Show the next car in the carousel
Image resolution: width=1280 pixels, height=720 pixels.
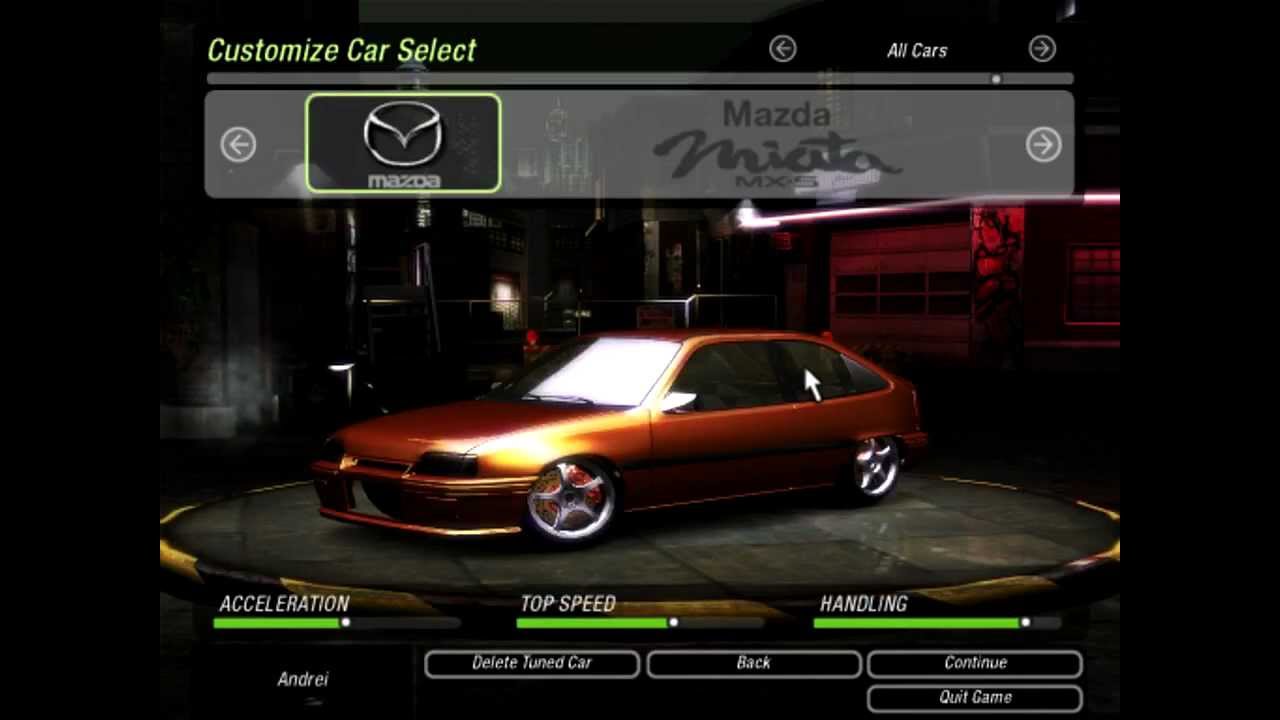pos(1043,145)
